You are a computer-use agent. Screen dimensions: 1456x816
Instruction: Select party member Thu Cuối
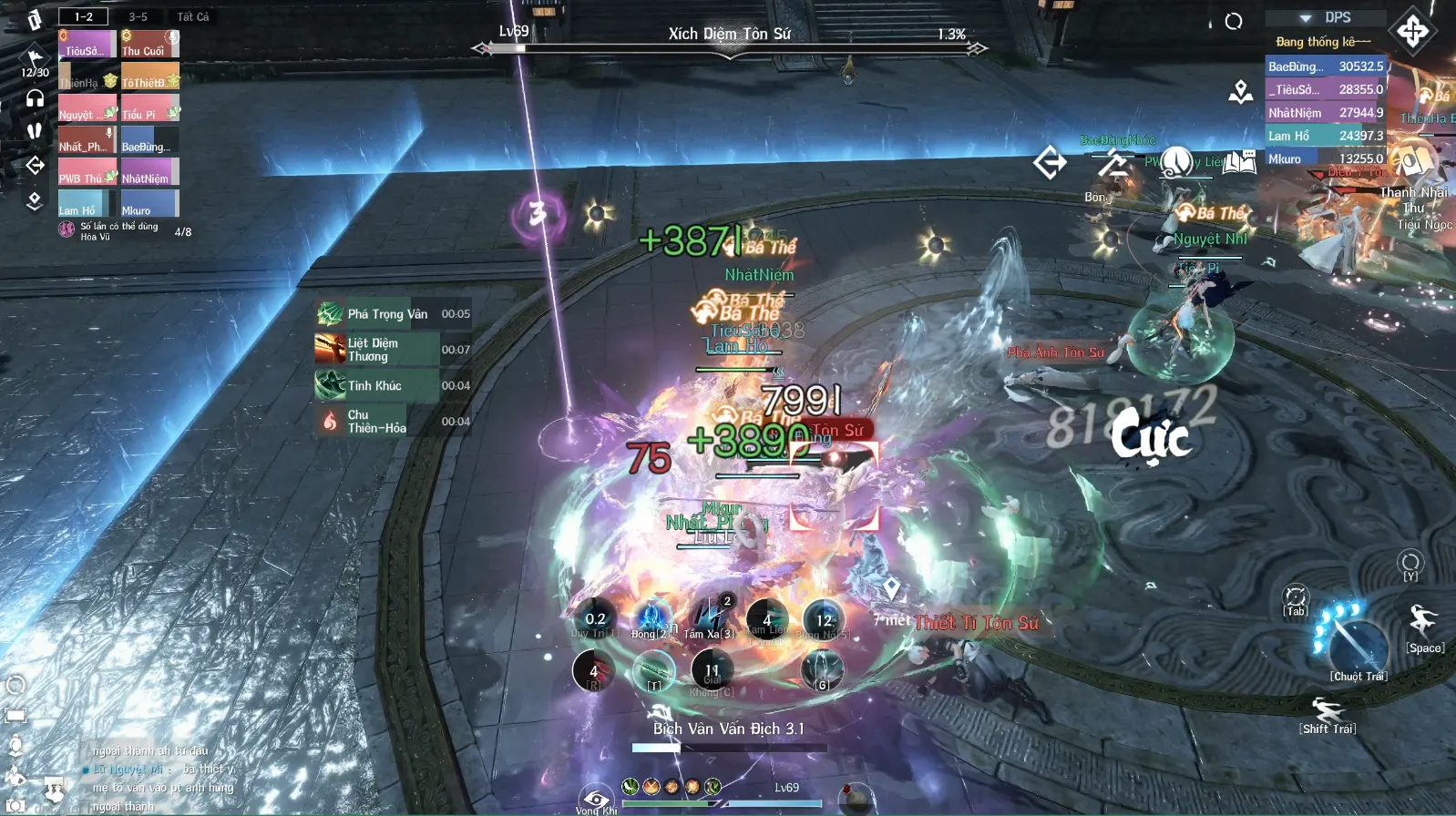coord(150,45)
